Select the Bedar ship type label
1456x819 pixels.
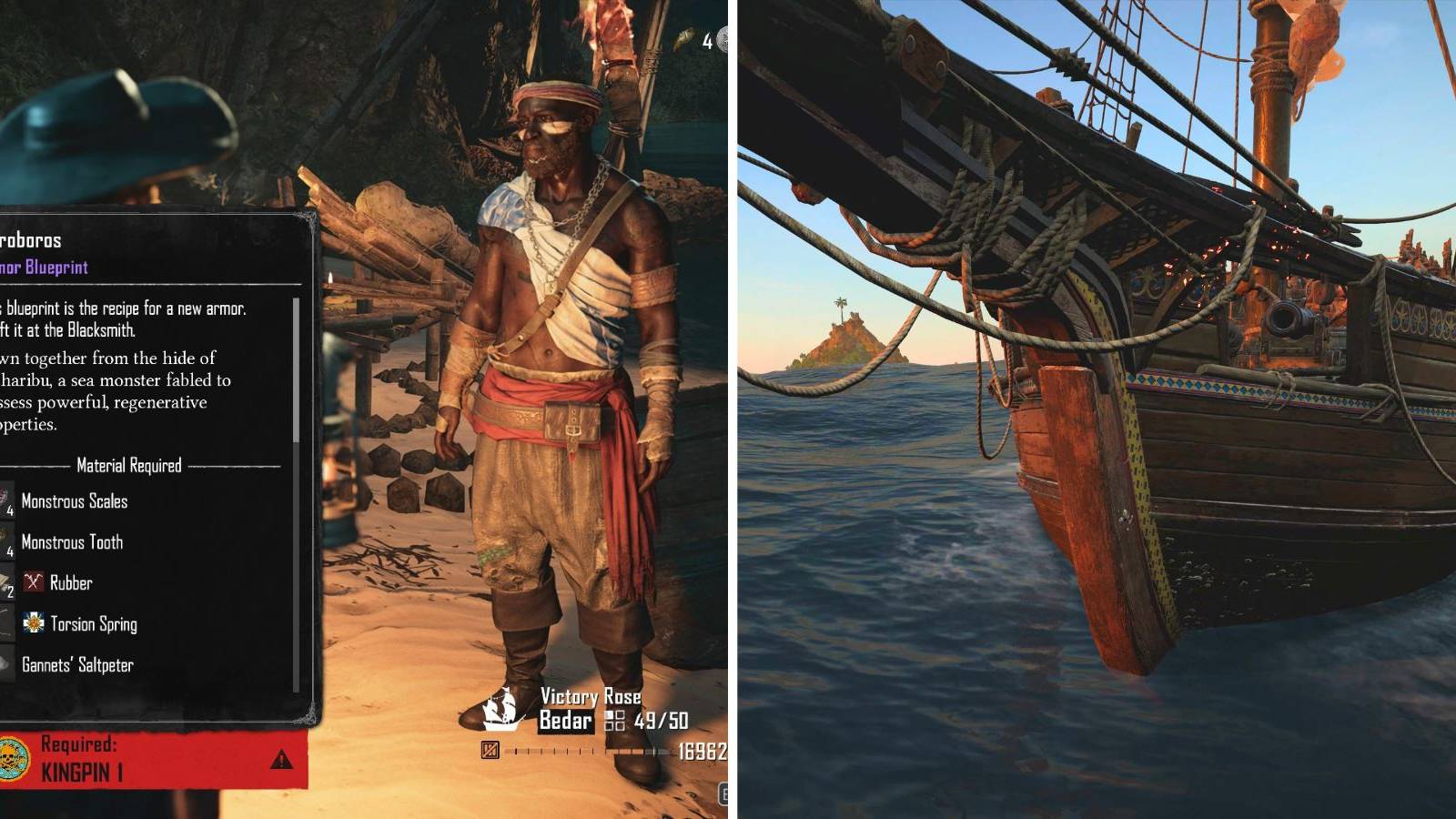pos(564,721)
